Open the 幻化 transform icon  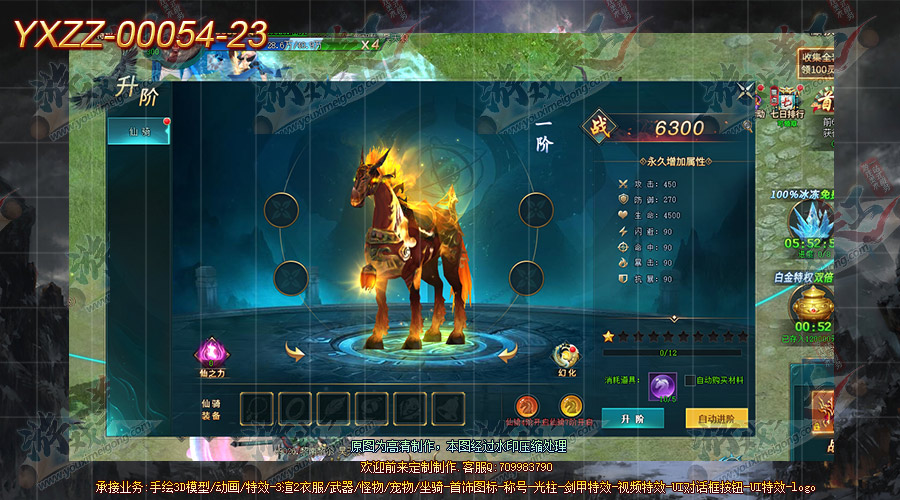567,357
